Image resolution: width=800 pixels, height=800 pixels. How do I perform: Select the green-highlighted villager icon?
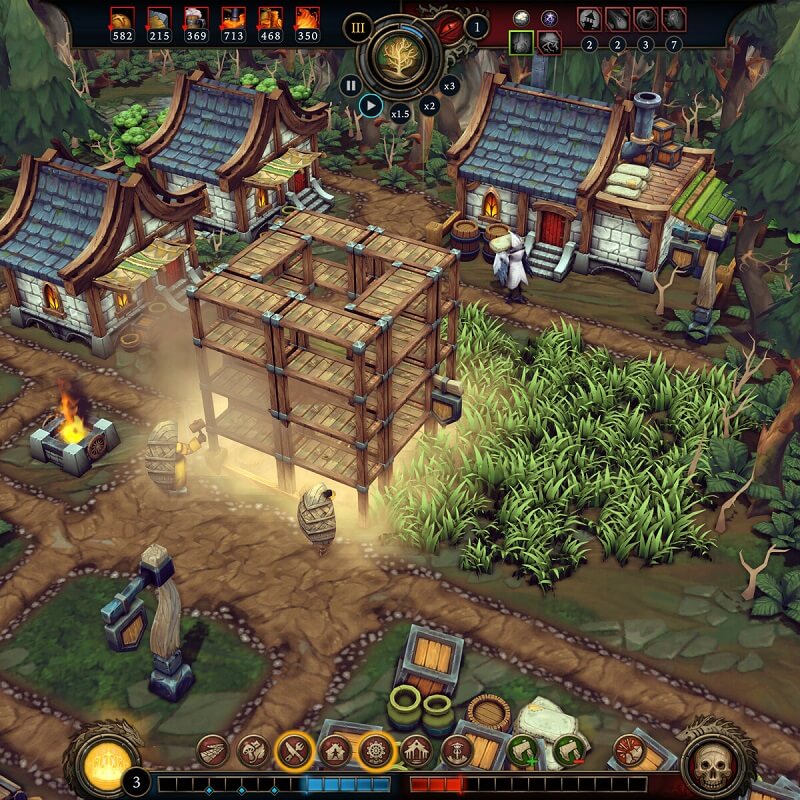(521, 42)
